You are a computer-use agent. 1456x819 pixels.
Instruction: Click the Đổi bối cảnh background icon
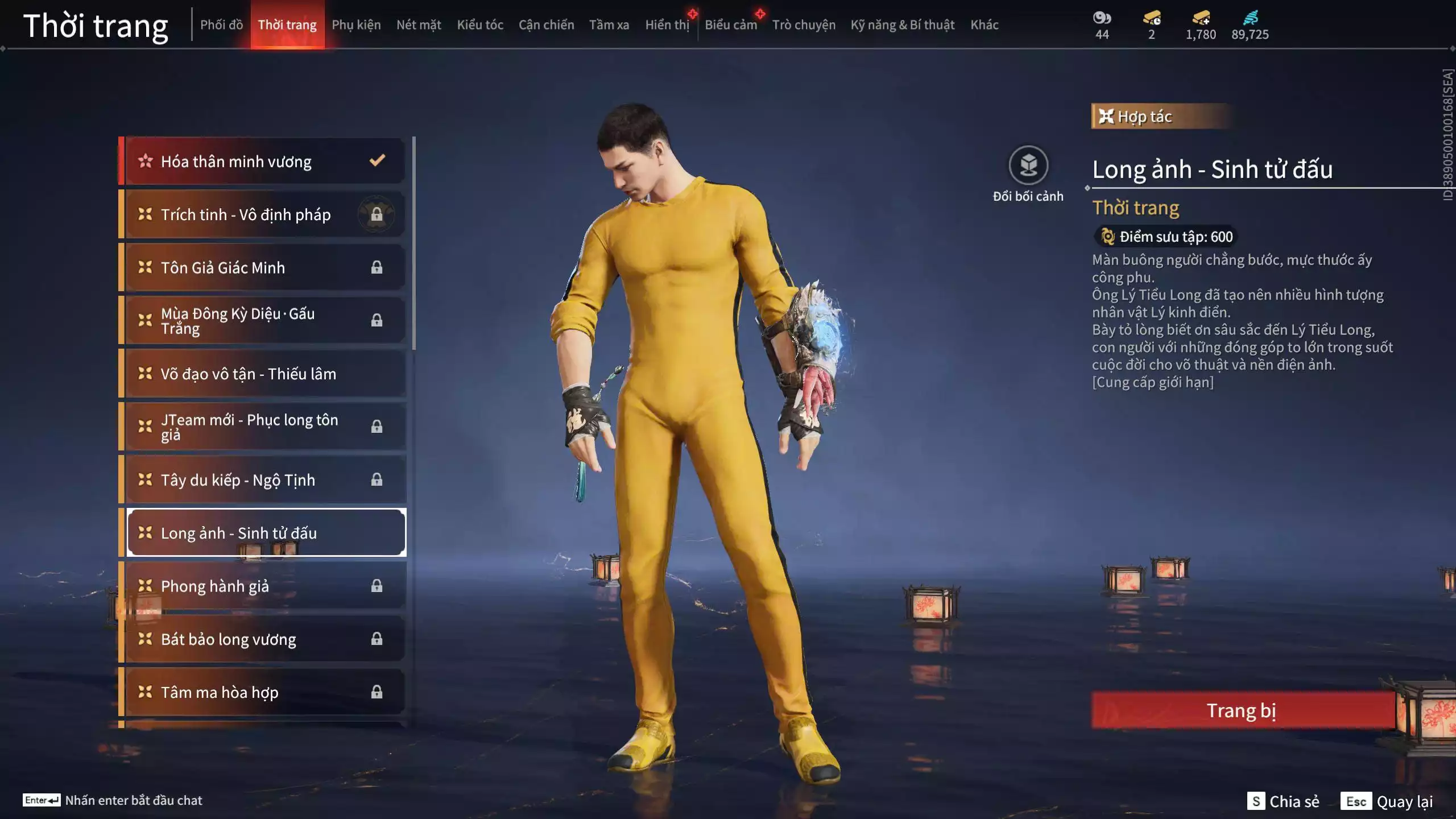pos(1028,166)
